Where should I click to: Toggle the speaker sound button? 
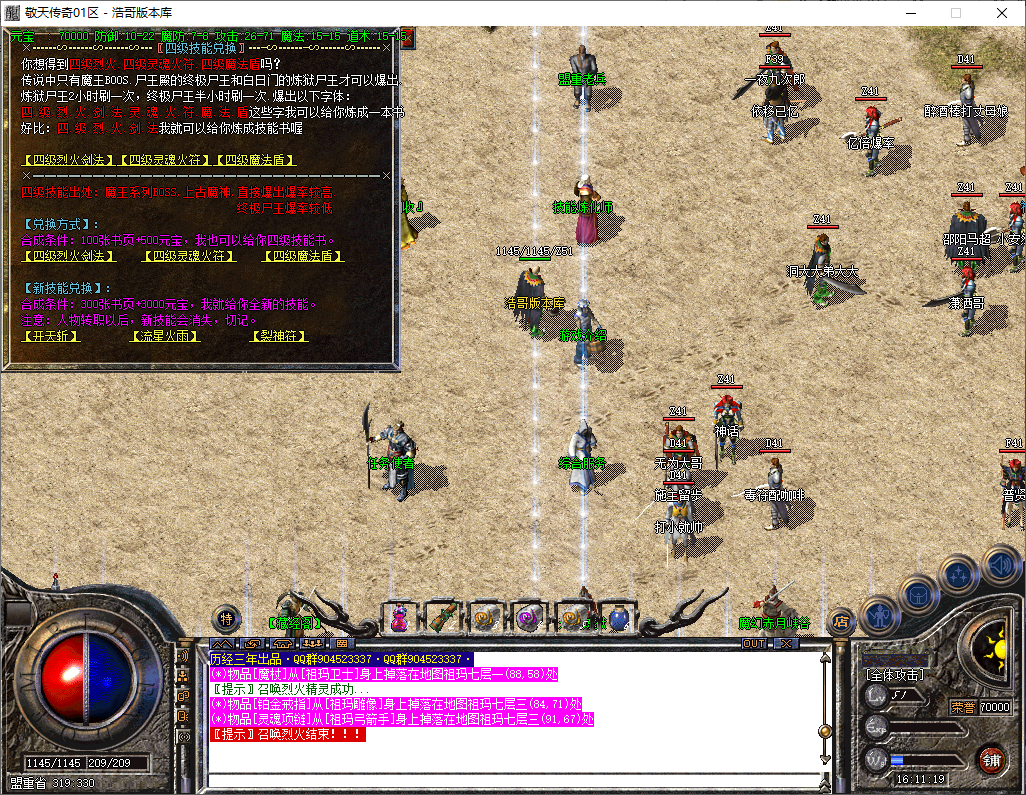point(1000,563)
